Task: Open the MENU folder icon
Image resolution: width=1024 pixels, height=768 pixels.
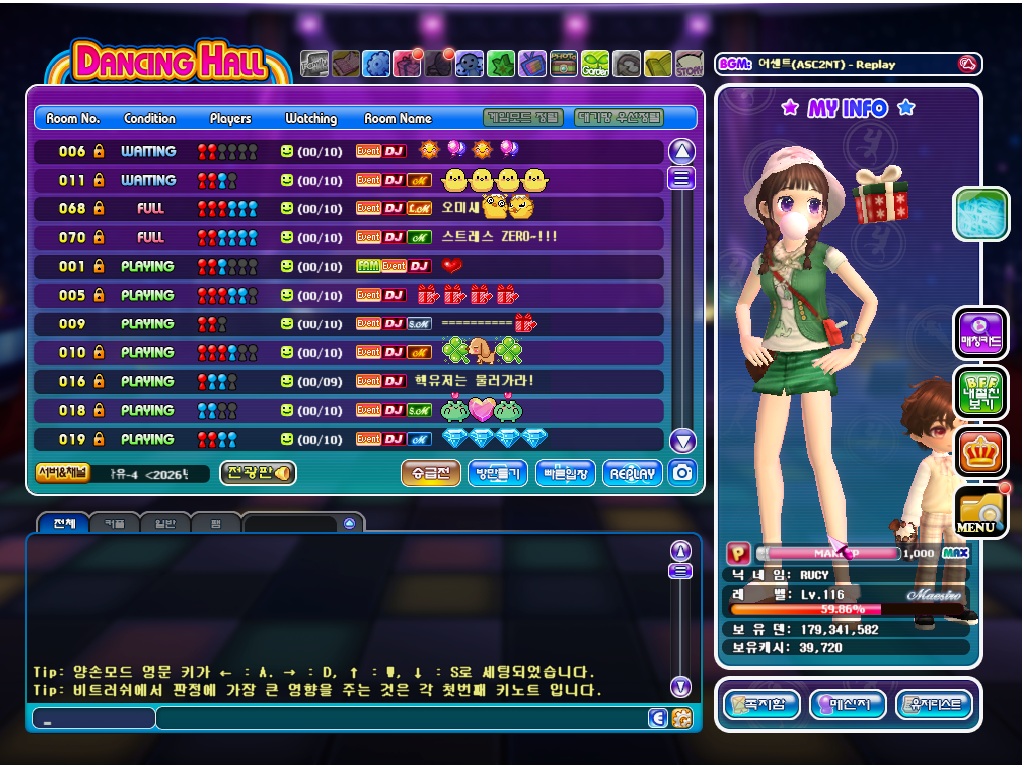Action: 980,513
